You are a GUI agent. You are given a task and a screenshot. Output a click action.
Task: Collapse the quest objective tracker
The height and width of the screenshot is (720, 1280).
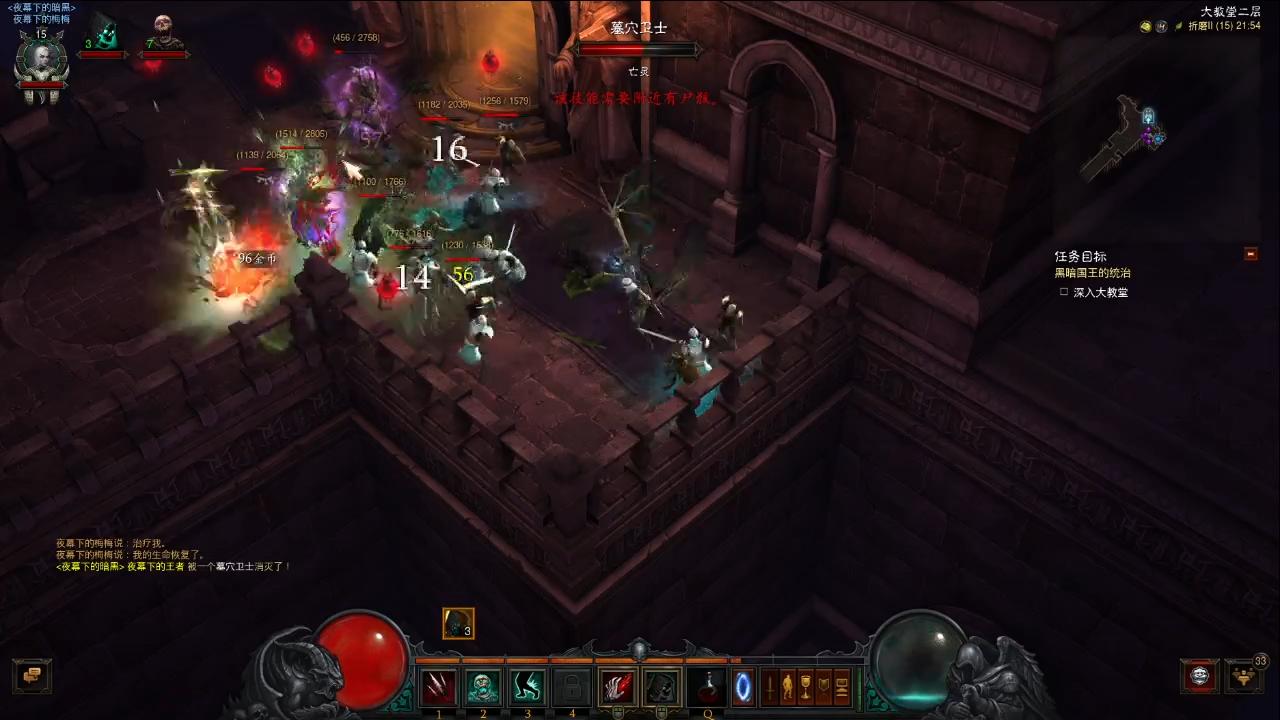[x=1250, y=254]
